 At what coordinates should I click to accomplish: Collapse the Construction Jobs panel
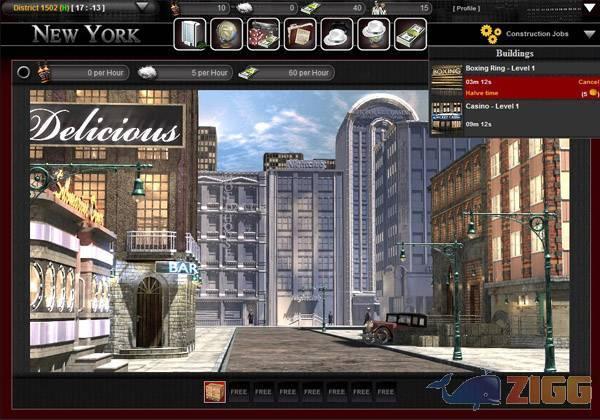(589, 34)
